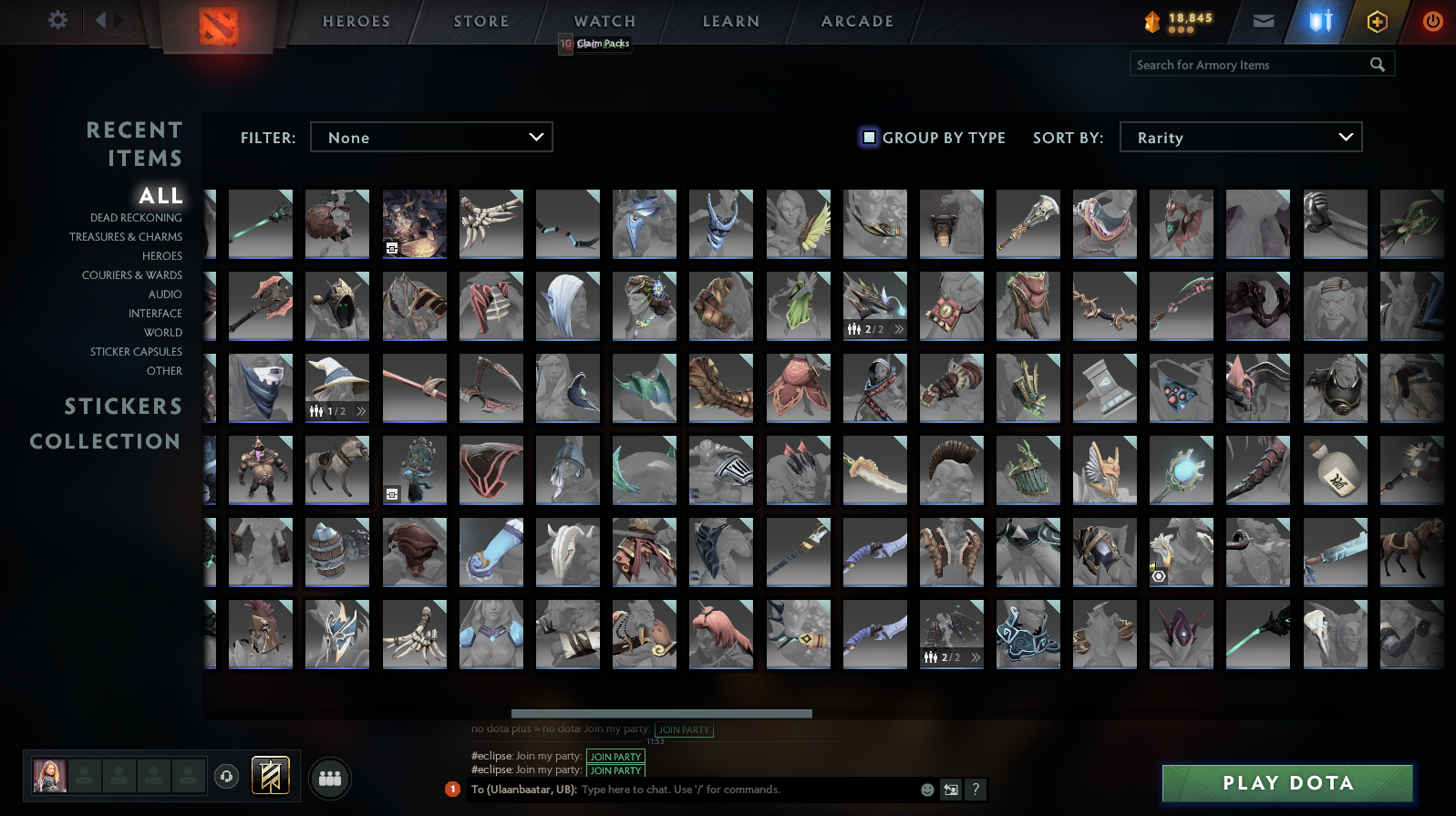Open the gold plus purchase icon

(1376, 20)
